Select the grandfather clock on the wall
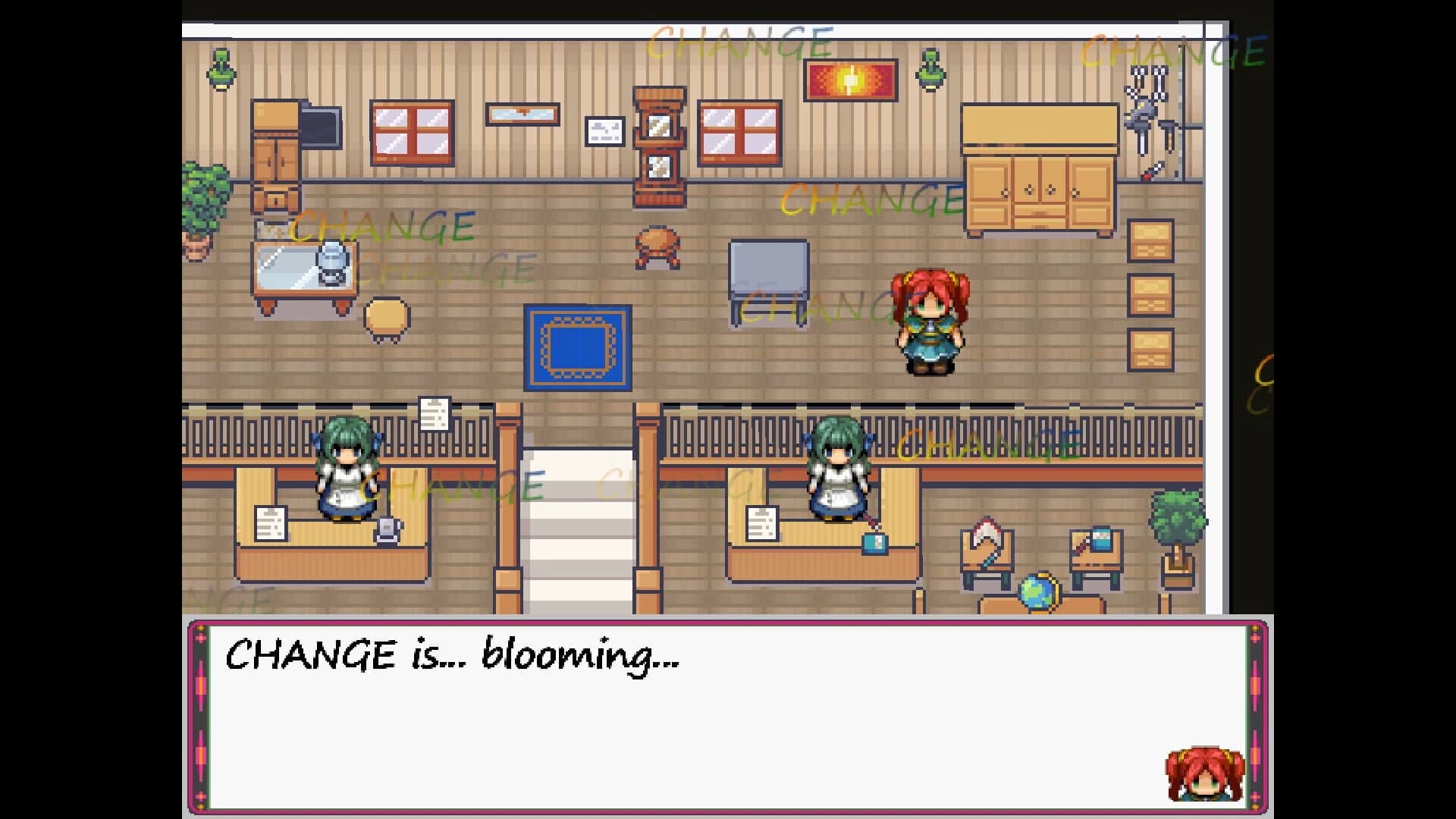The width and height of the screenshot is (1456, 819). (658, 144)
